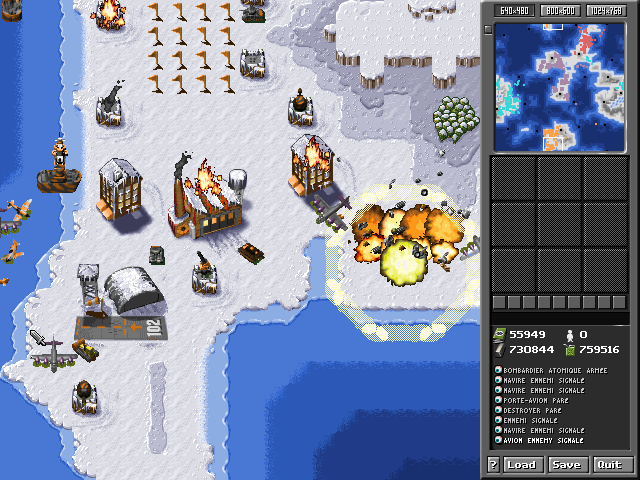Viewport: 640px width, 480px height.
Task: Set display resolution to 800x600
Action: coord(562,10)
